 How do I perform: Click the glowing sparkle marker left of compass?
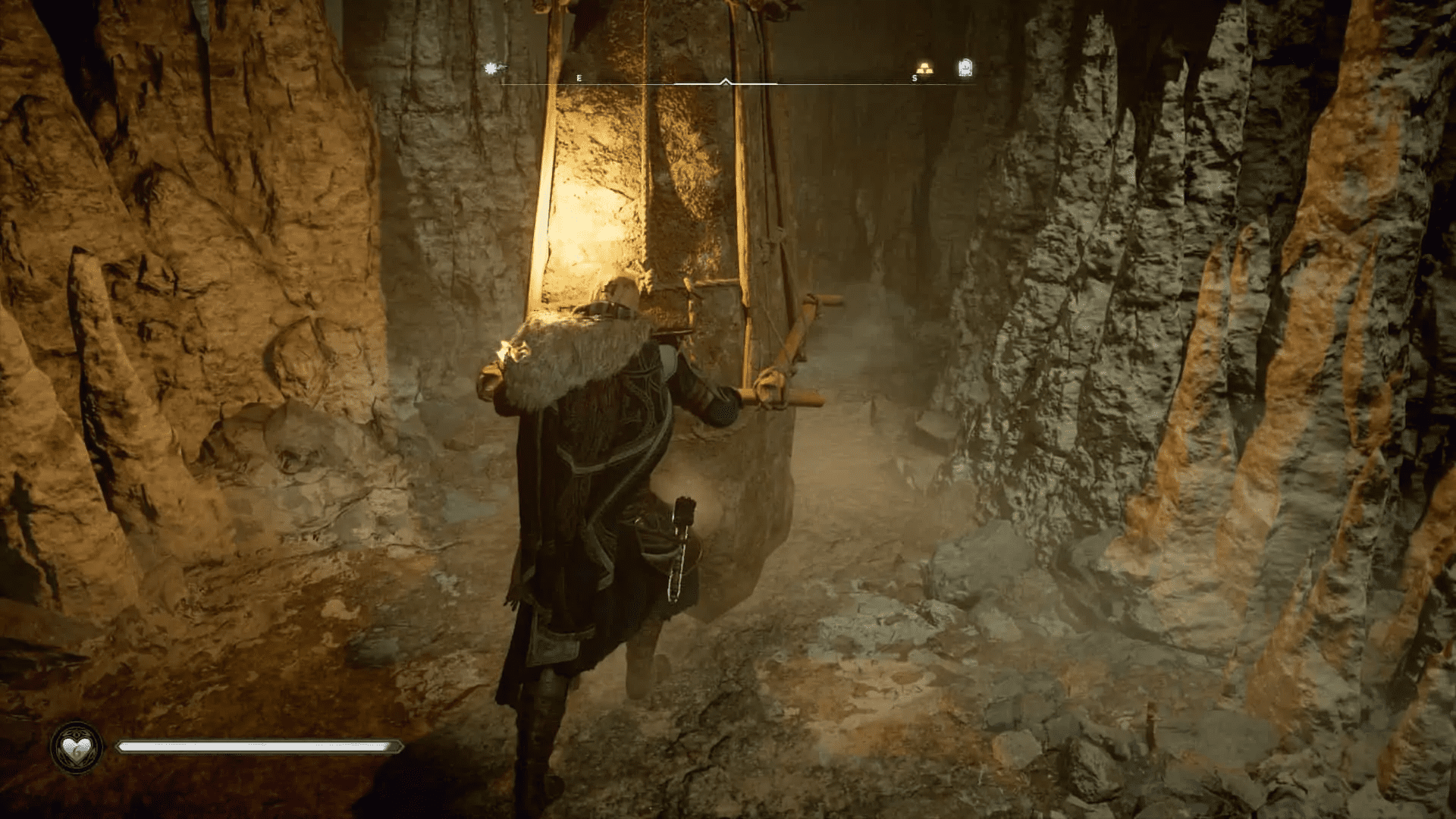(x=491, y=67)
